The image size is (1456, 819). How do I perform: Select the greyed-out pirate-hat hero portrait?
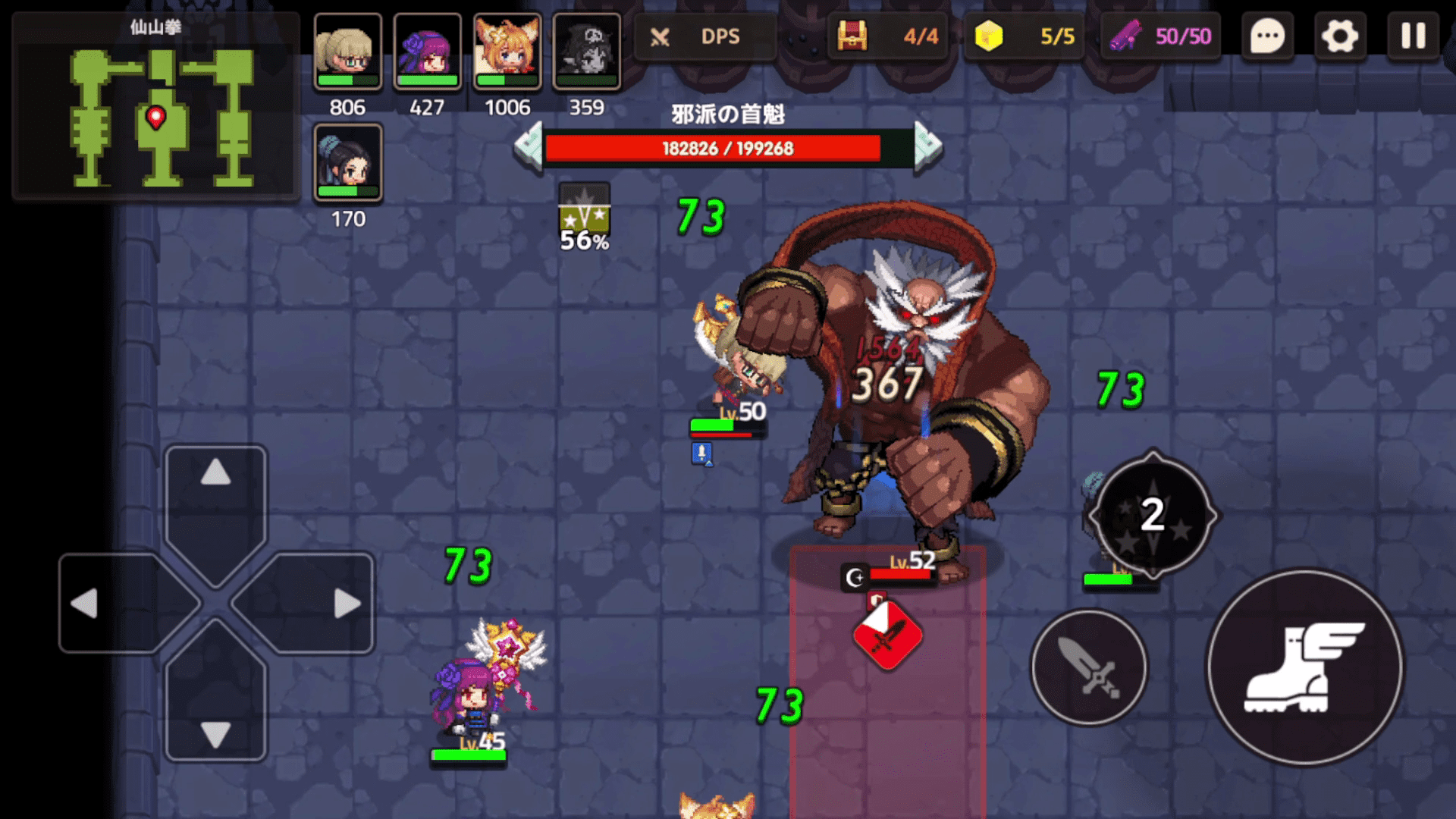click(586, 51)
